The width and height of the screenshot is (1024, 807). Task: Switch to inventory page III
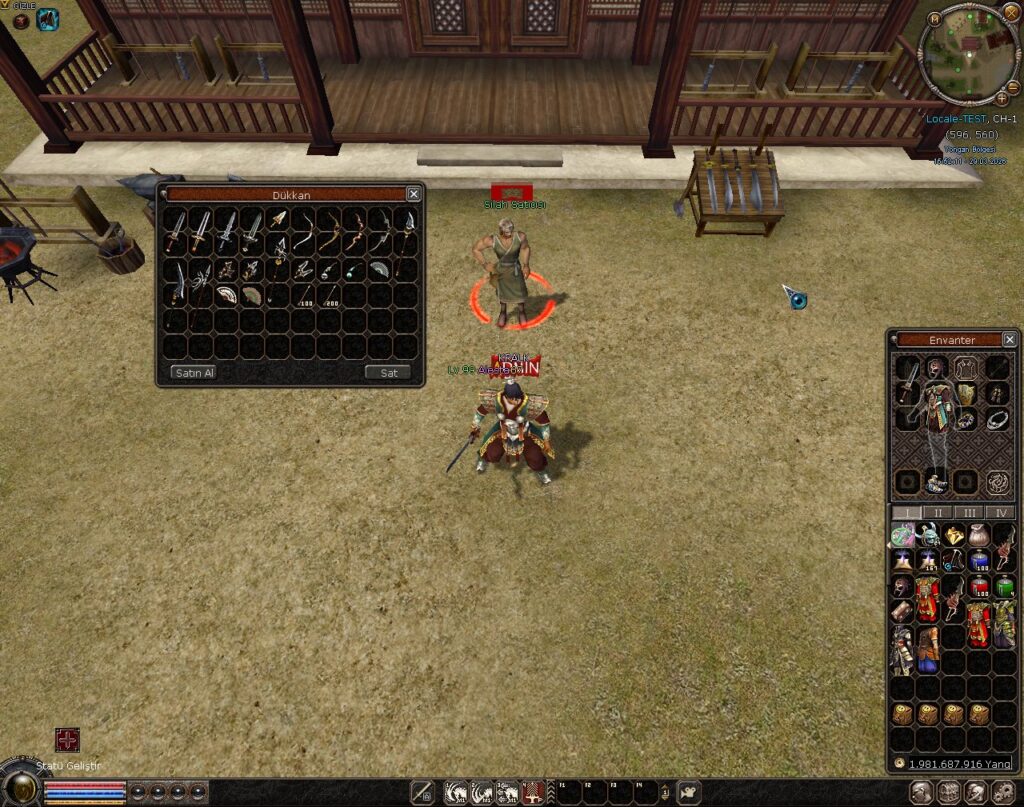click(x=969, y=512)
